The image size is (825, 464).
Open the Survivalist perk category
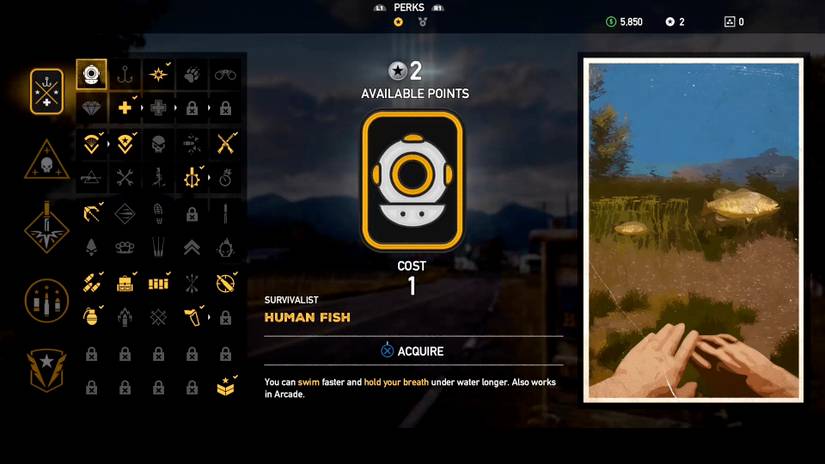pyautogui.click(x=47, y=89)
